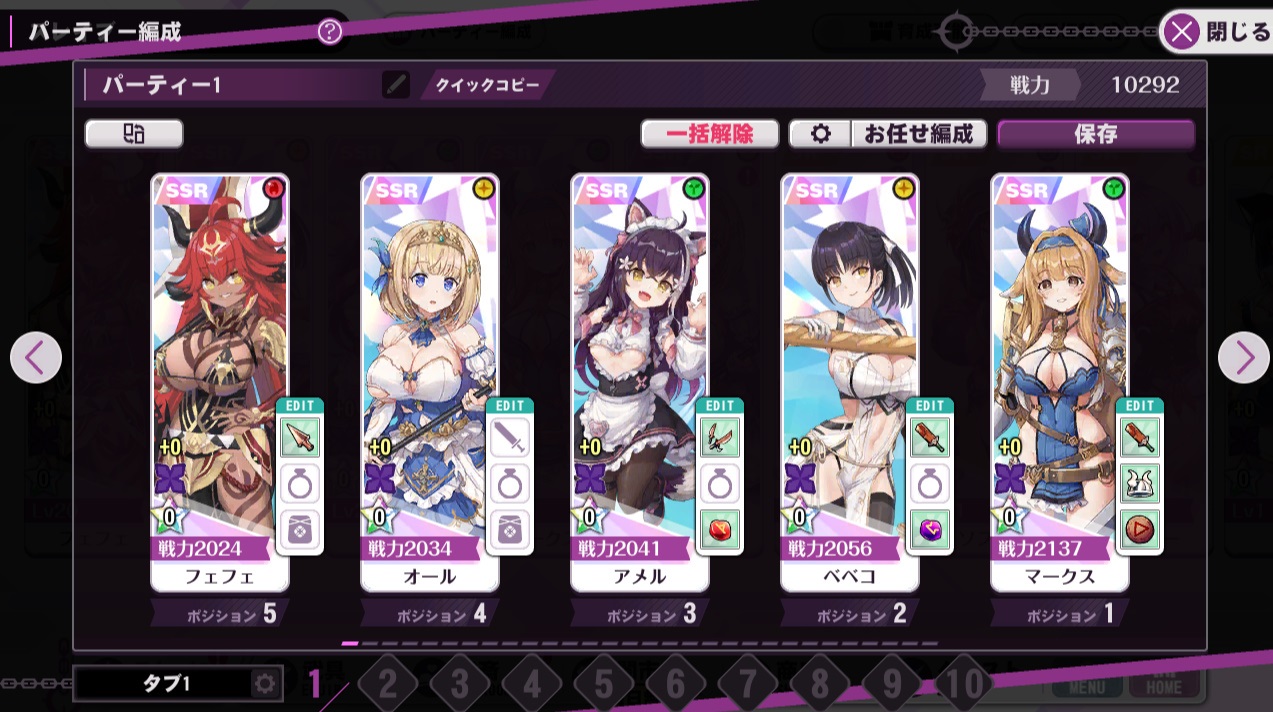Toggle the layout switch button under パーティー1
Screen dimensions: 1273x712
[x=134, y=134]
